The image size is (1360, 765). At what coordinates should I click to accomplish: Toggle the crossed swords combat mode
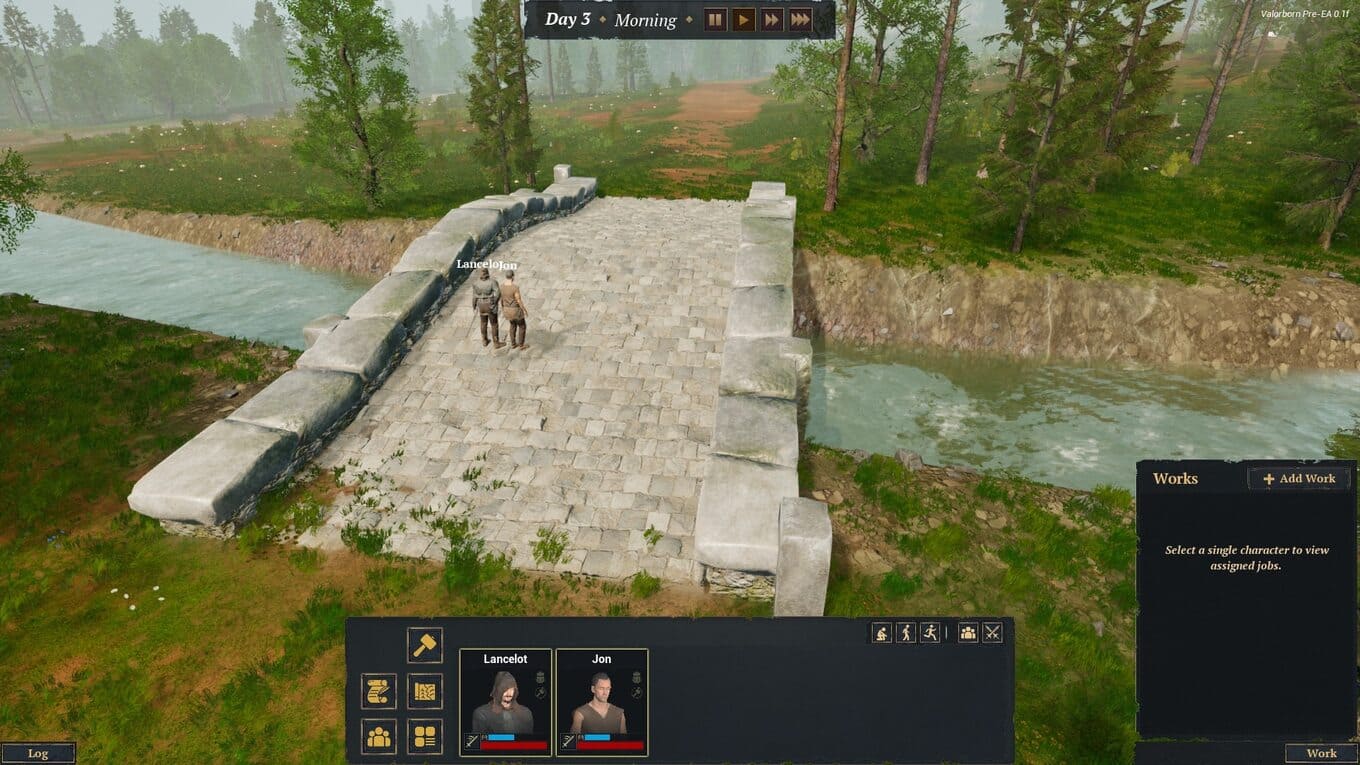point(992,632)
